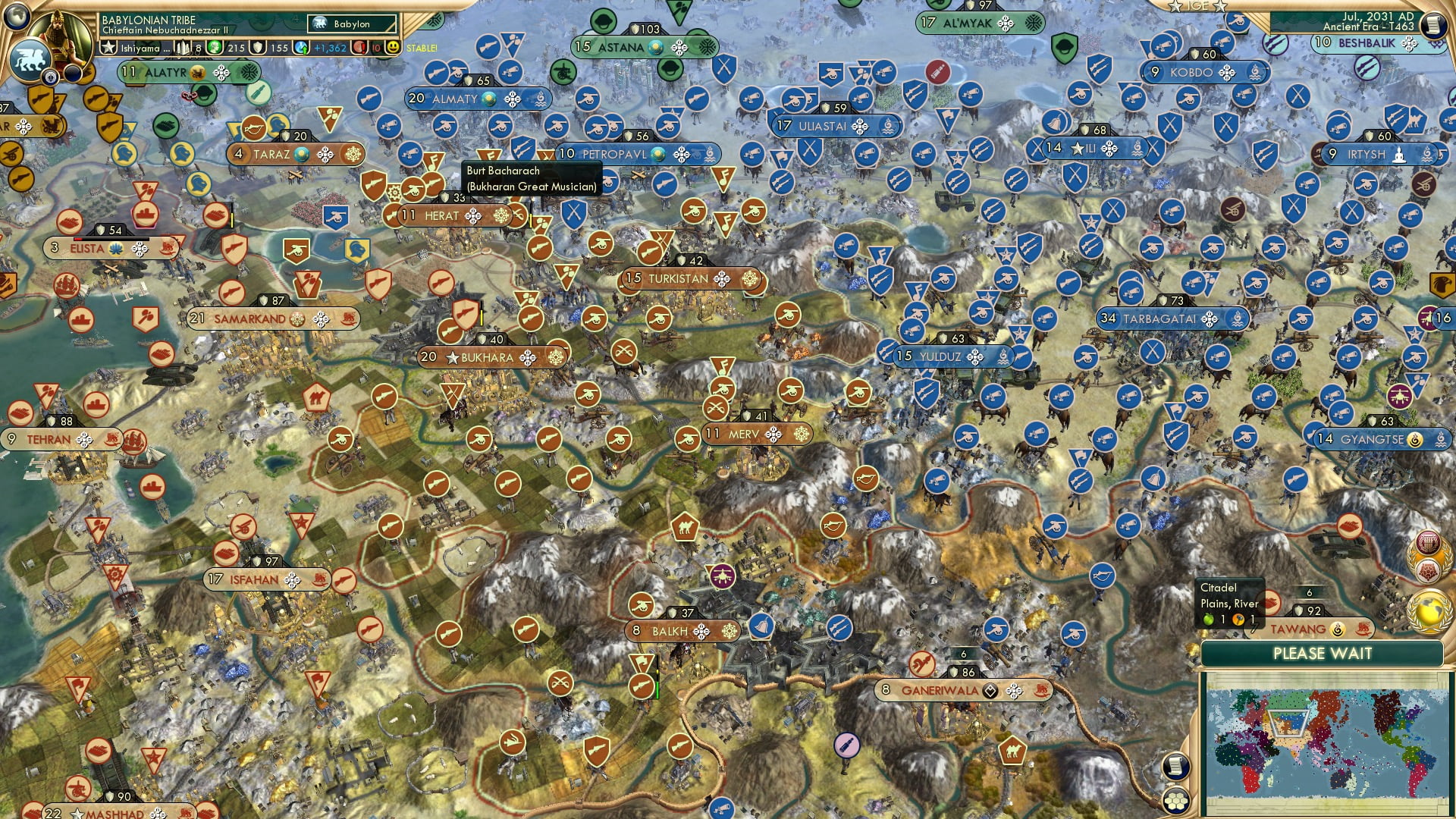Click the happiness smiley icon in top bar
1456x819 pixels.
coord(392,48)
